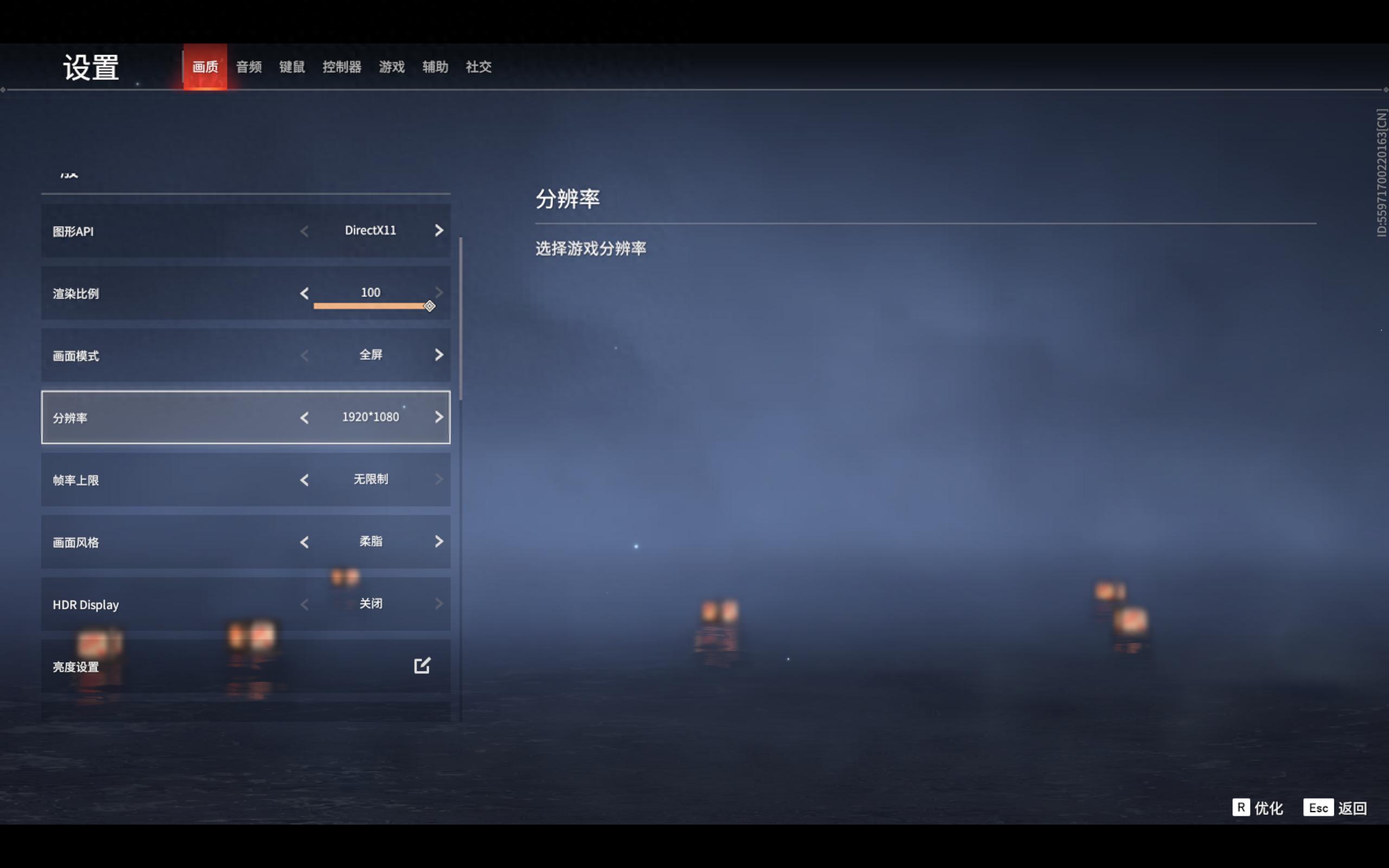Switch to the 音频 tab
Viewport: 1389px width, 868px height.
[248, 67]
